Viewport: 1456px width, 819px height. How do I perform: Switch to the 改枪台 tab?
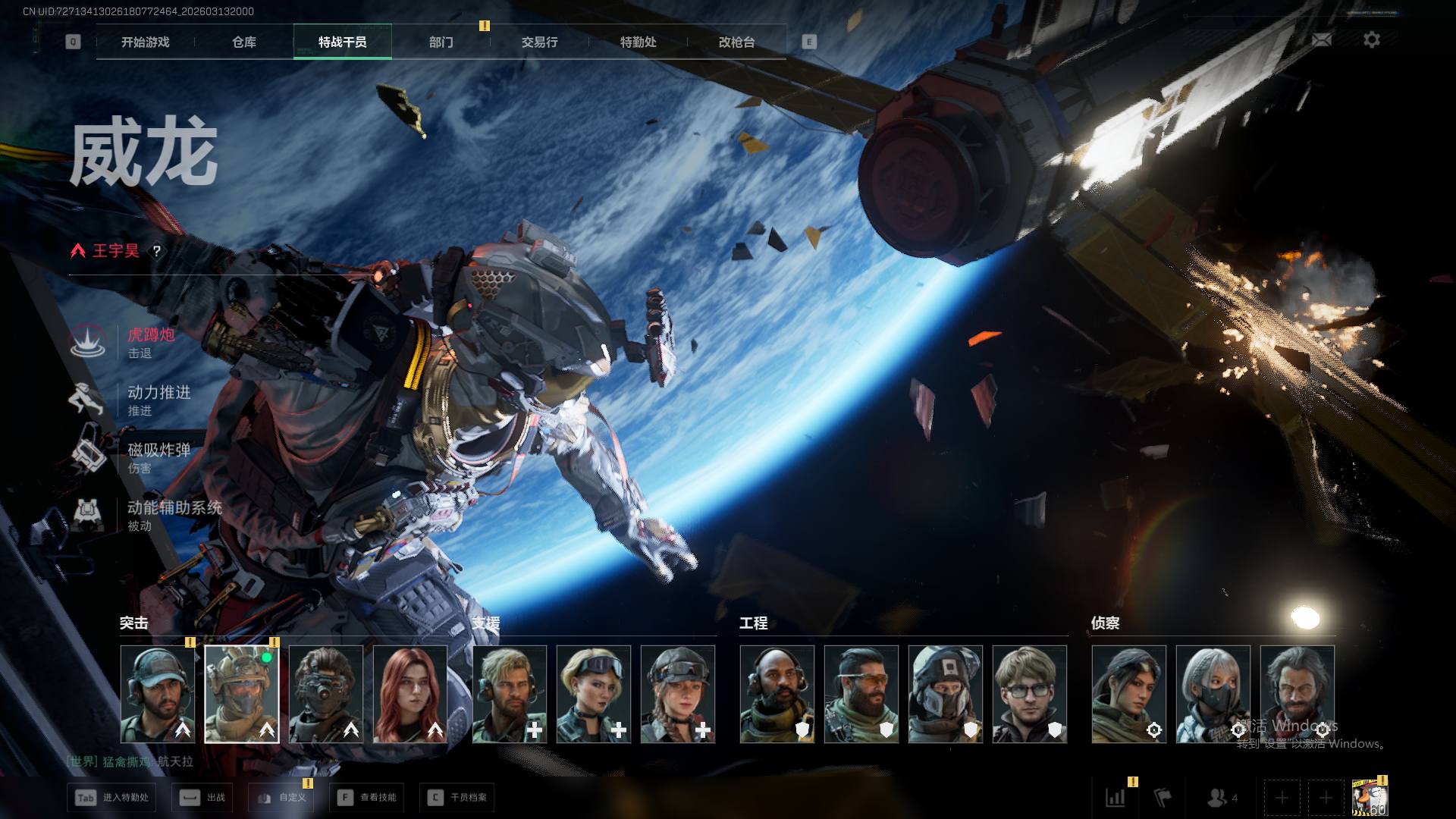click(737, 42)
